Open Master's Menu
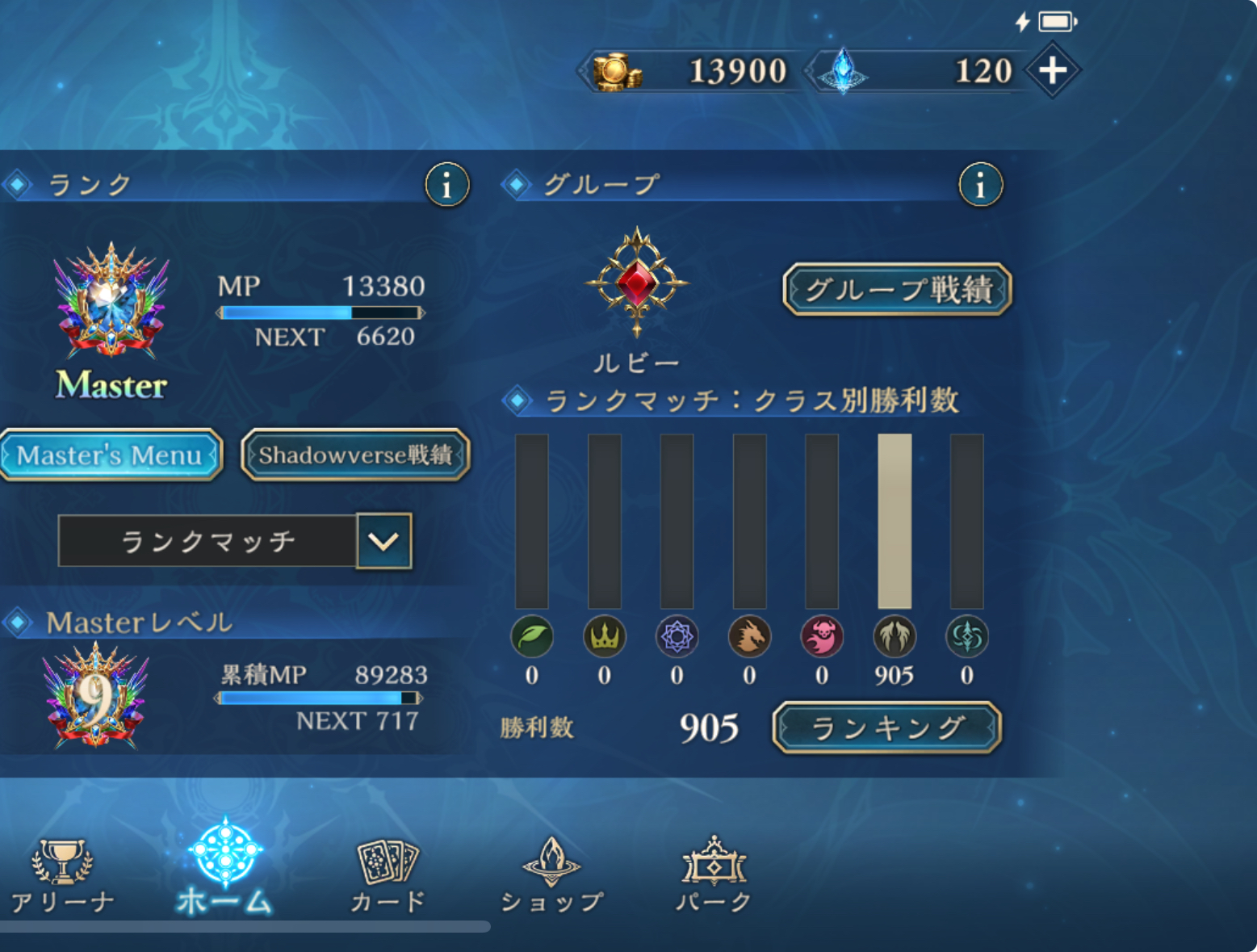 click(110, 455)
